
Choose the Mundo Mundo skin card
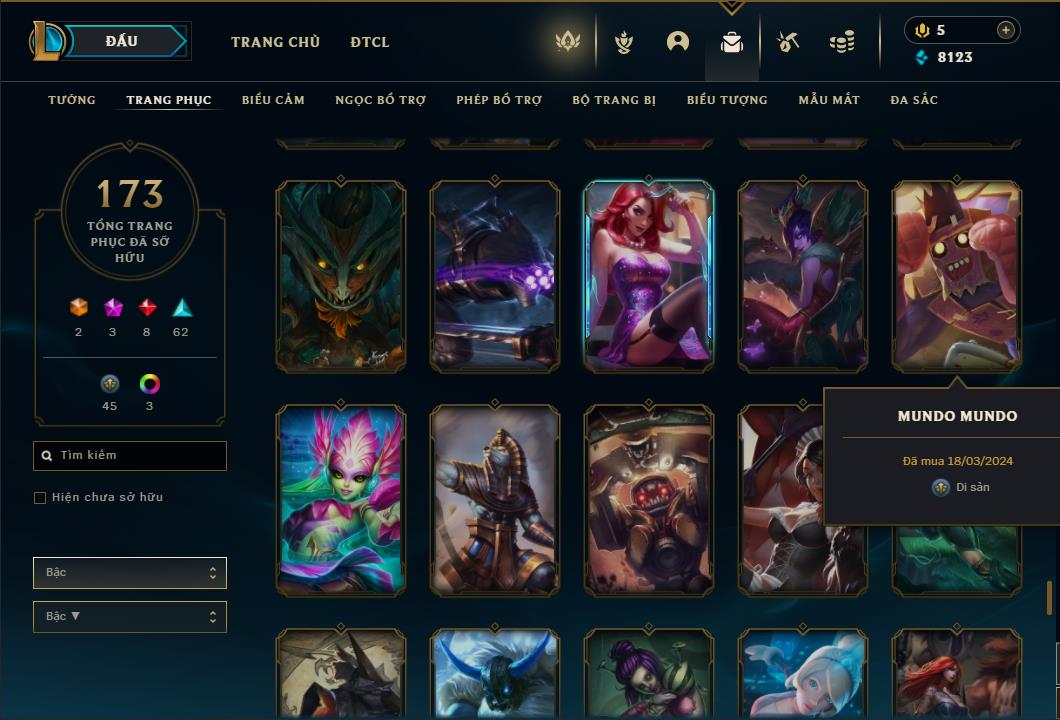pos(957,276)
